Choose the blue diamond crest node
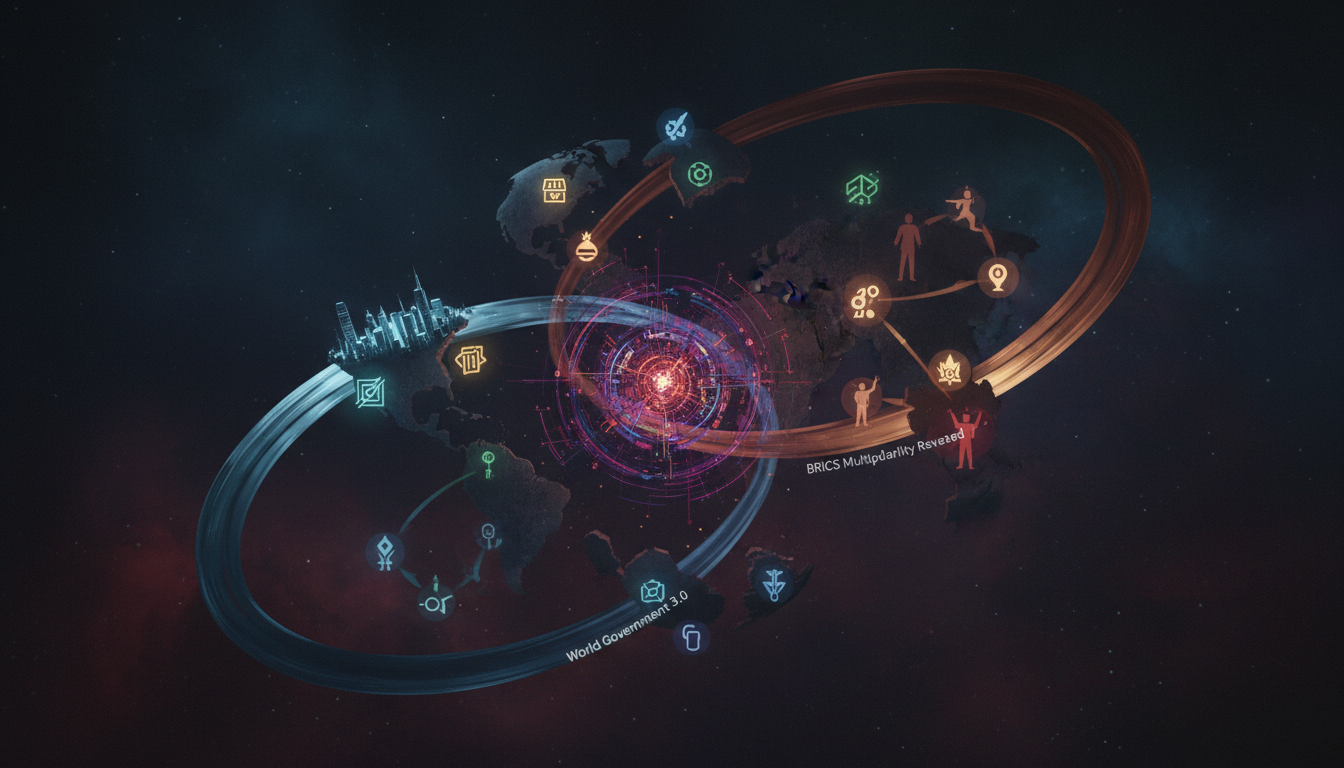This screenshot has width=1344, height=768. [x=385, y=549]
